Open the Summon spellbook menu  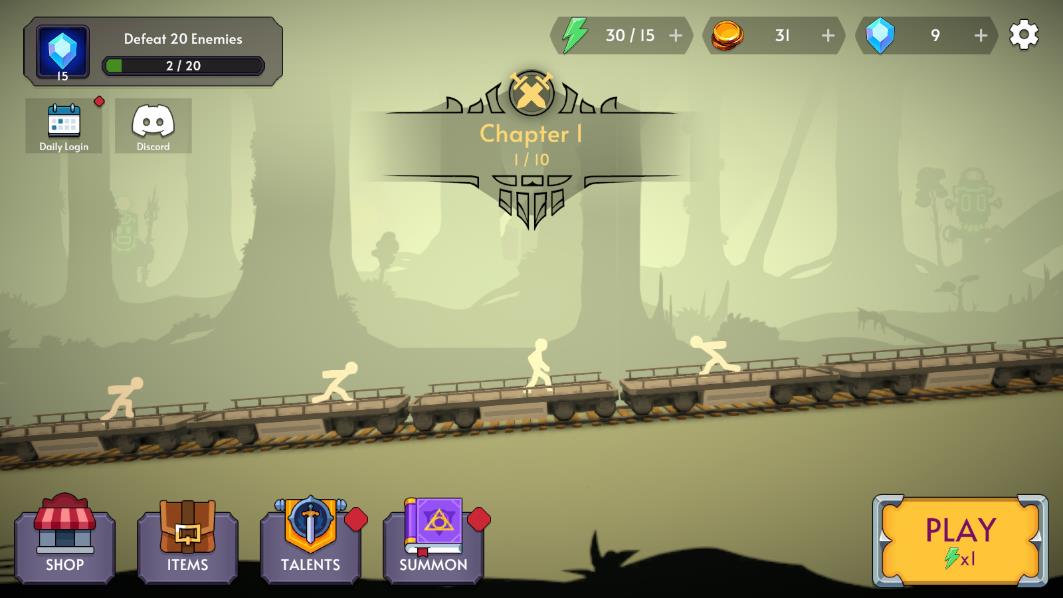434,542
